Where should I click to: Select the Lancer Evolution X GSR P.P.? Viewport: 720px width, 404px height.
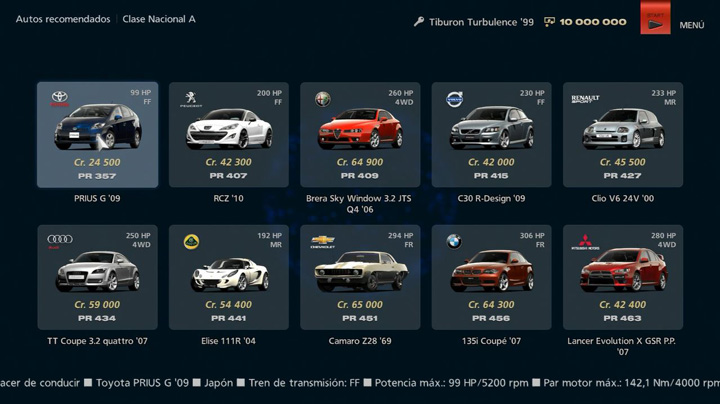[623, 277]
